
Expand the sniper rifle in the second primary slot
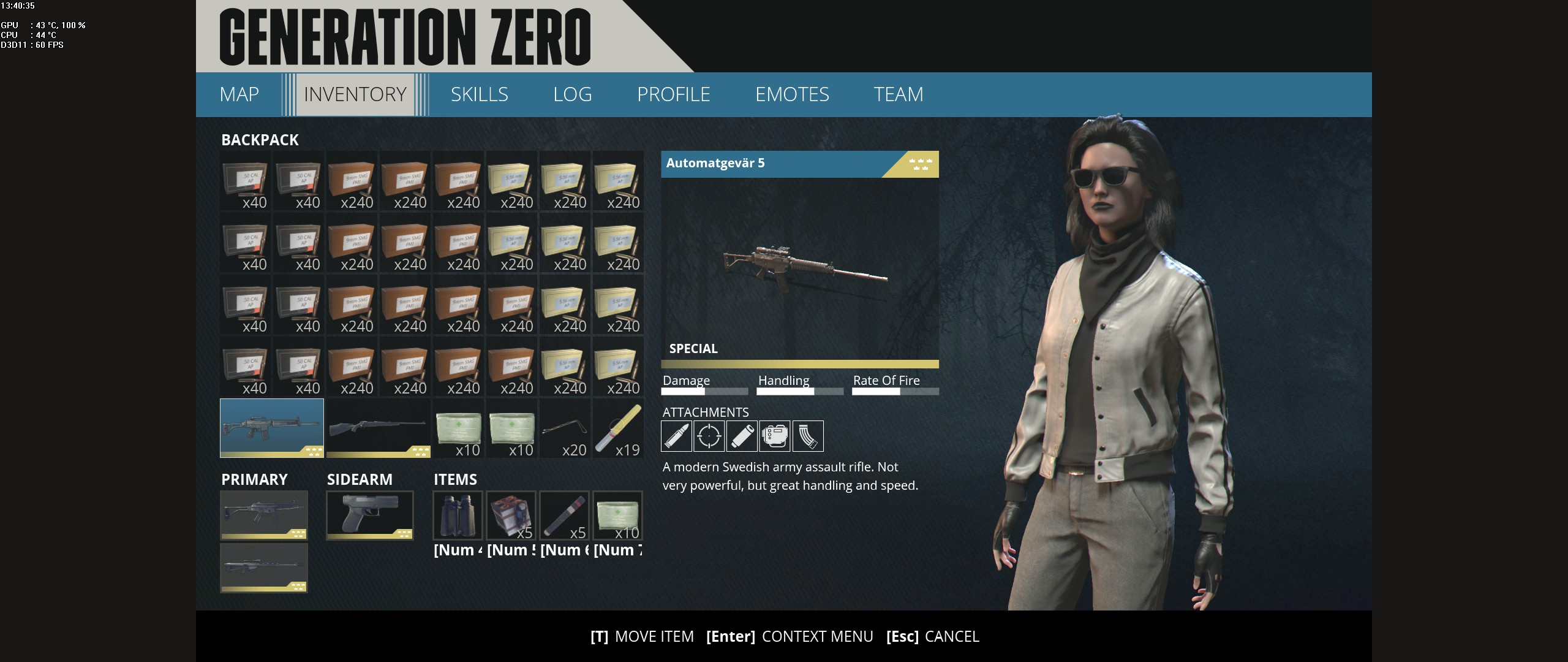pyautogui.click(x=263, y=567)
